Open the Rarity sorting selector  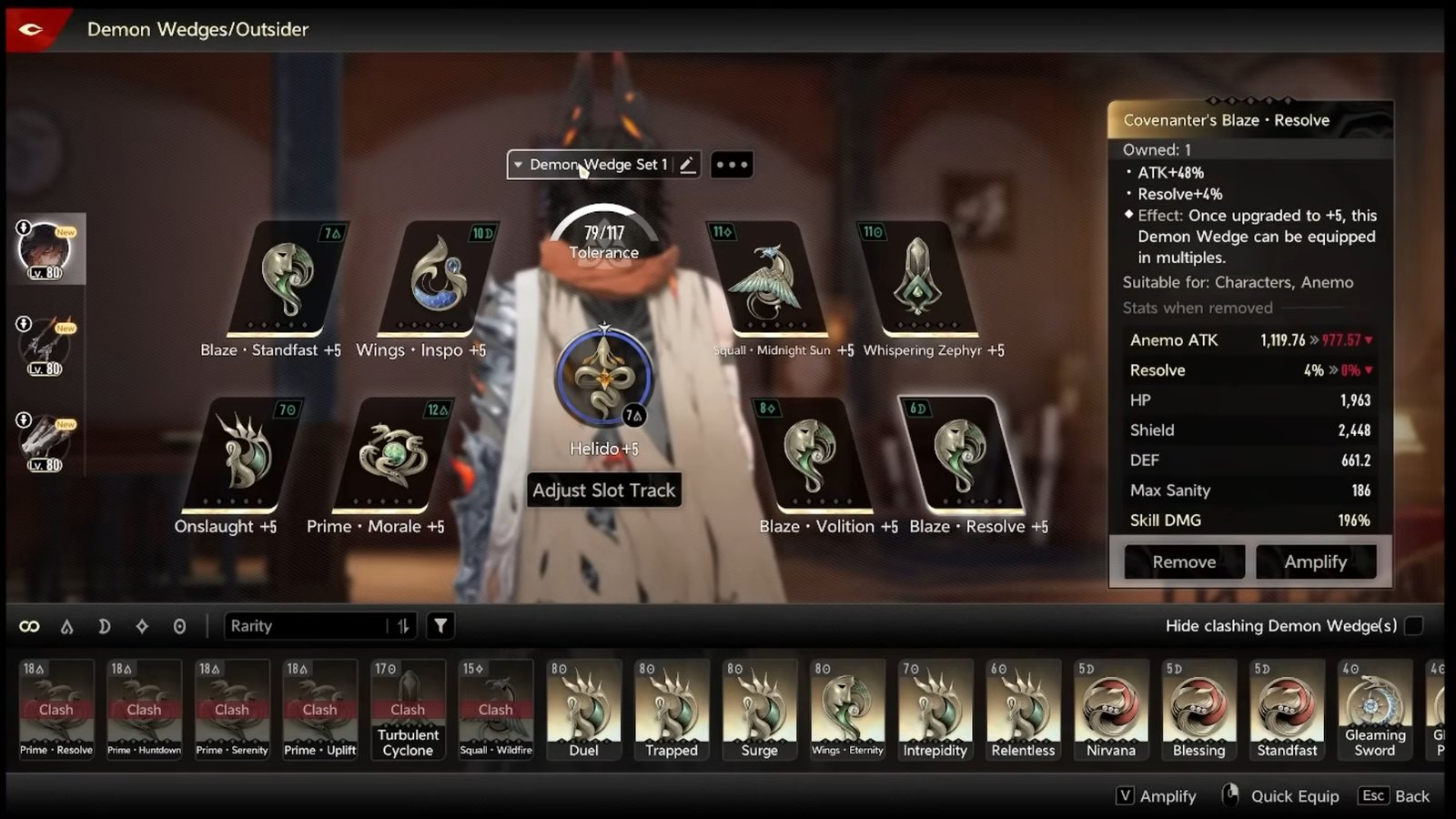click(309, 625)
